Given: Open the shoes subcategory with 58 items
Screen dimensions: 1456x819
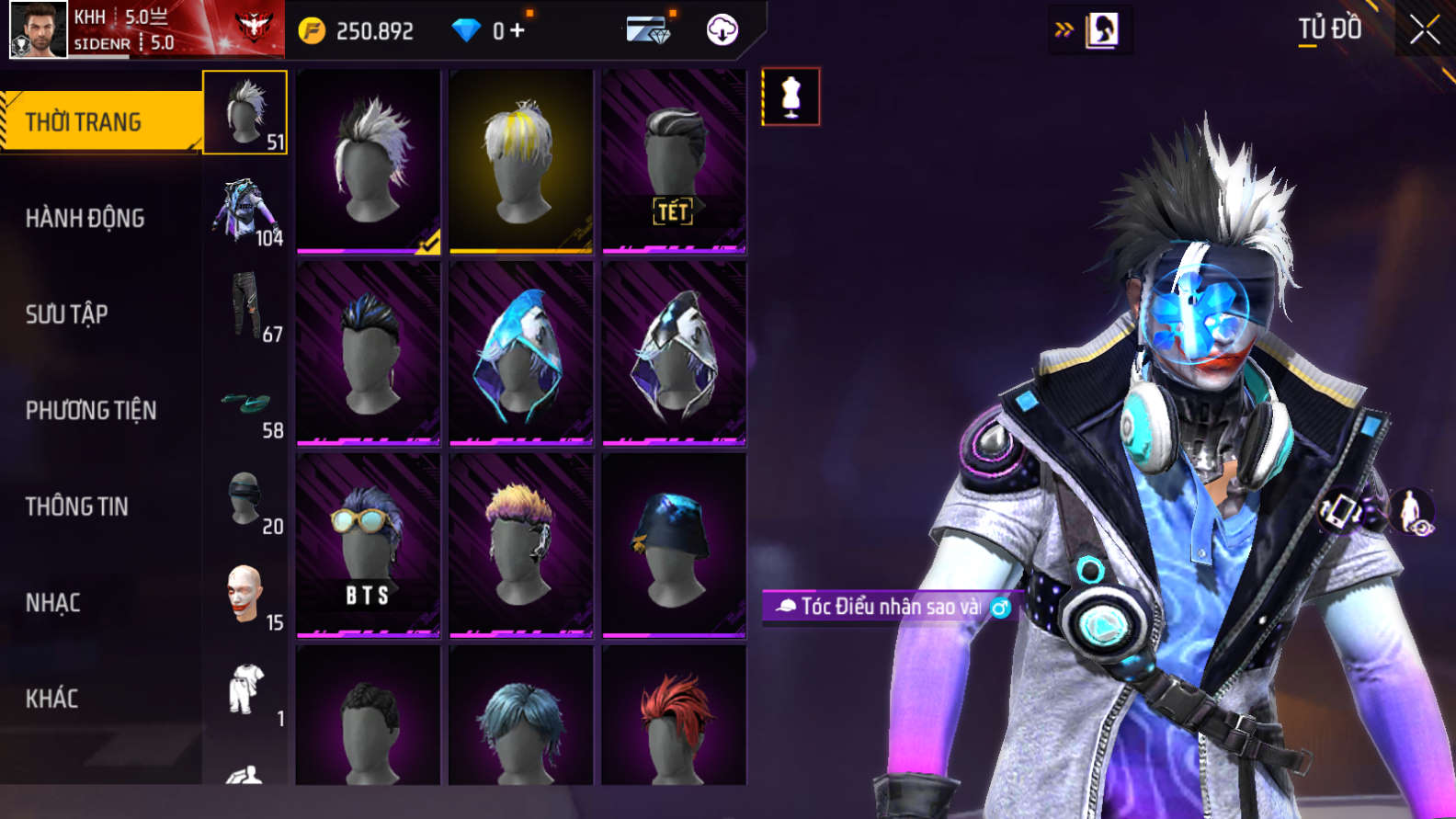Looking at the screenshot, I should click(x=245, y=404).
